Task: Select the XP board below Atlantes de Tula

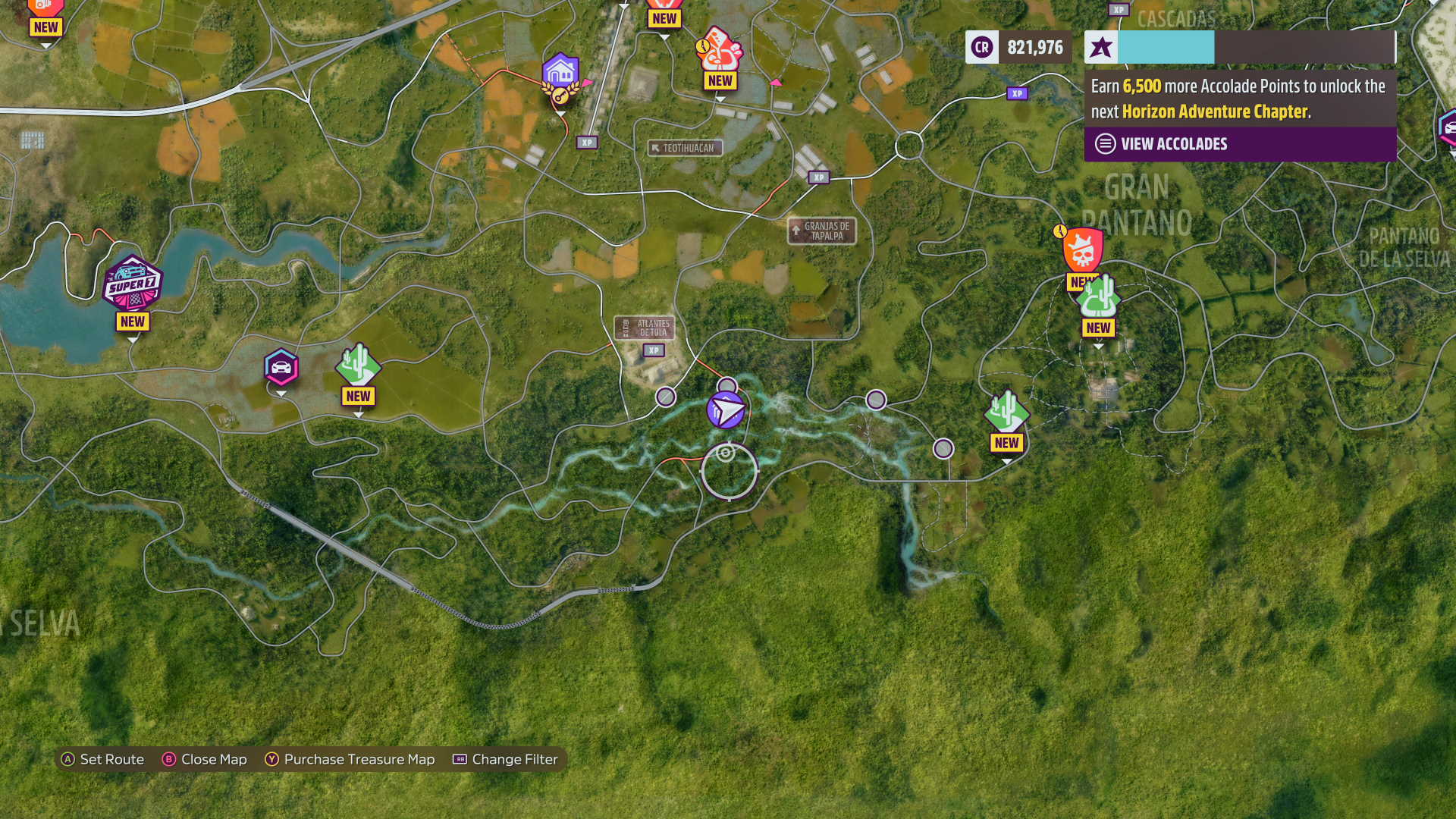Action: tap(652, 350)
